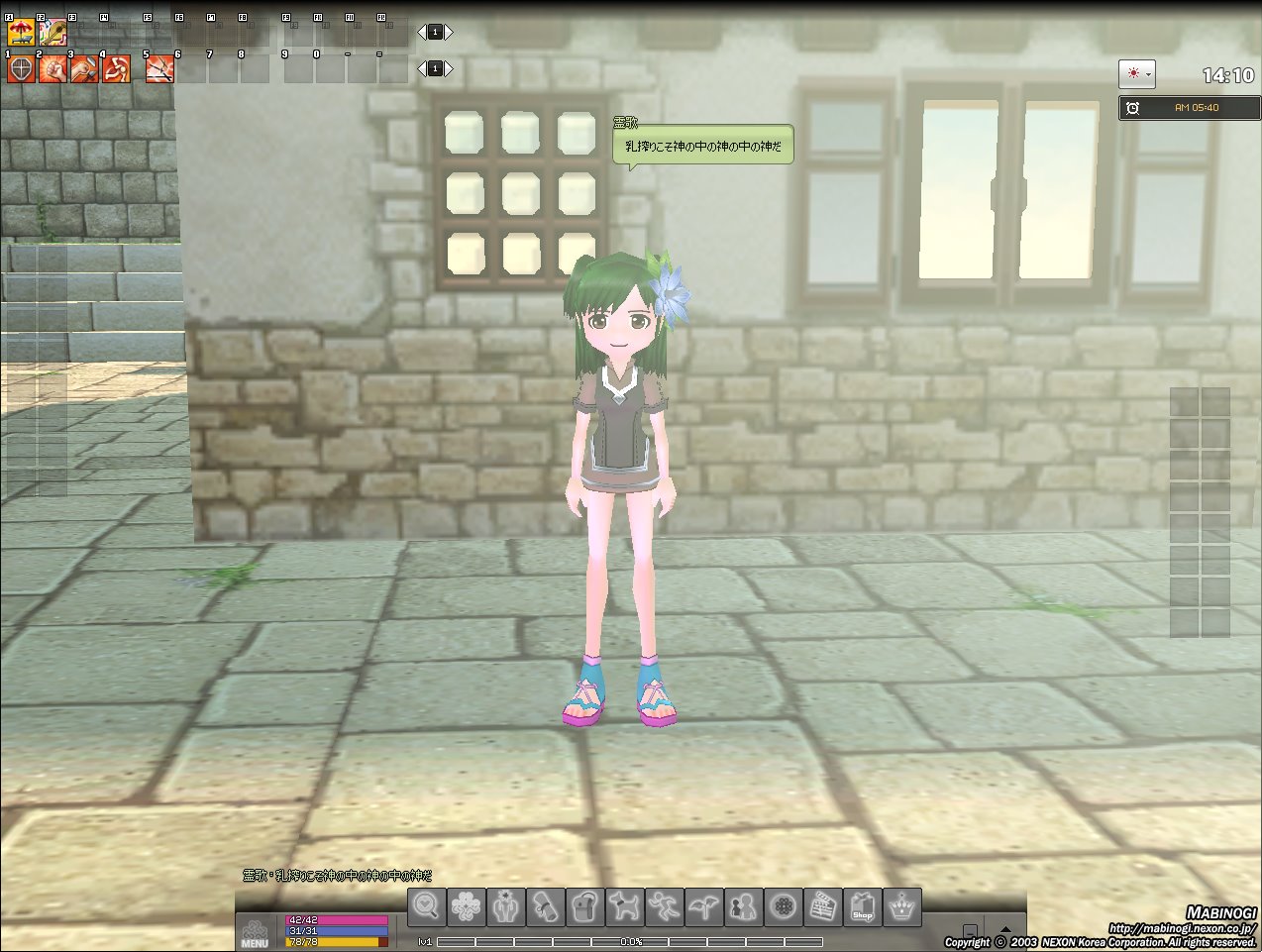Click the crown icon in the toolbar

[902, 906]
